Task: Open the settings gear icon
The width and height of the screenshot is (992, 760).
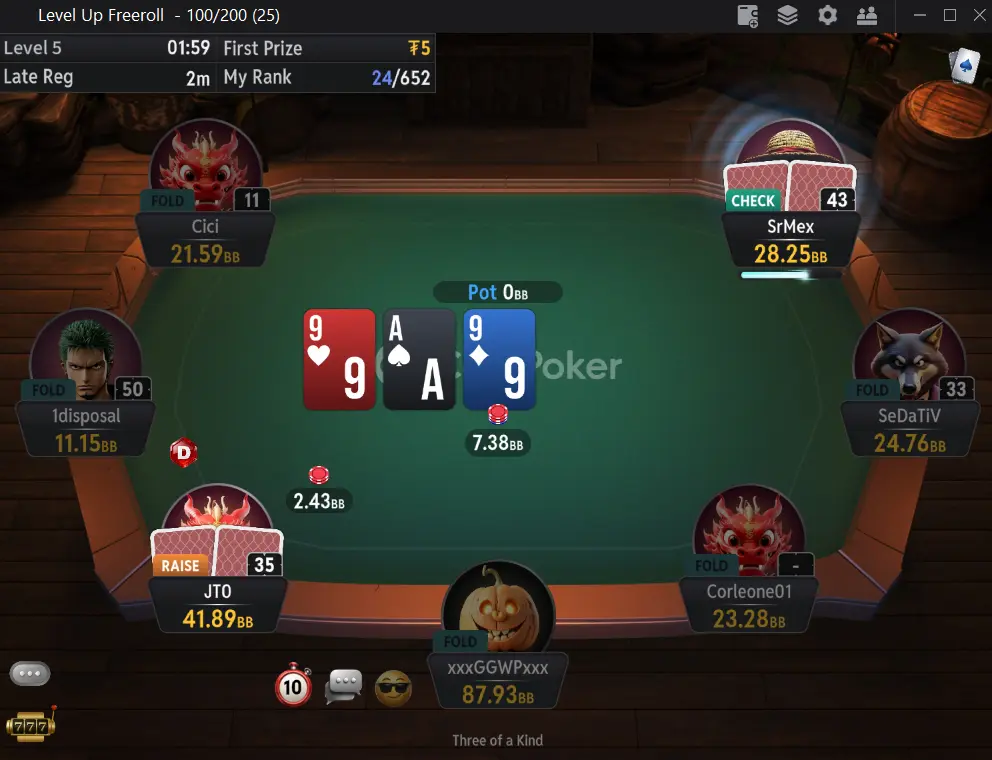Action: click(x=827, y=15)
